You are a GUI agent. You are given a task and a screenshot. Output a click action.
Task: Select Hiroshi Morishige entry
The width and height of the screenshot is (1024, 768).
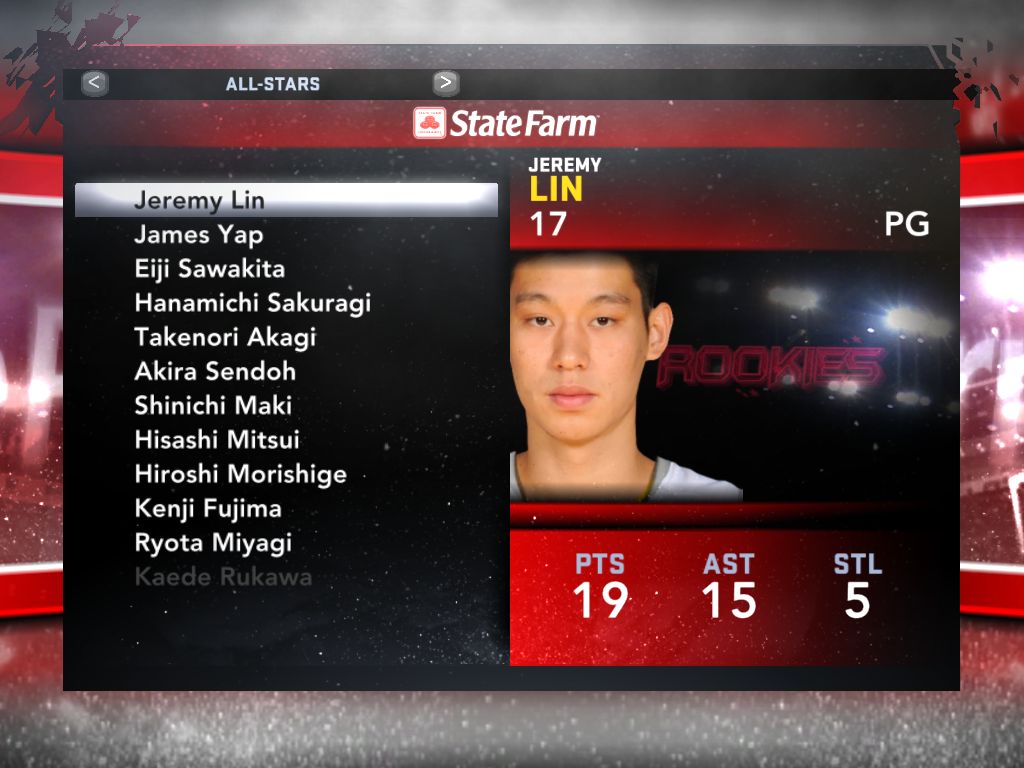240,474
